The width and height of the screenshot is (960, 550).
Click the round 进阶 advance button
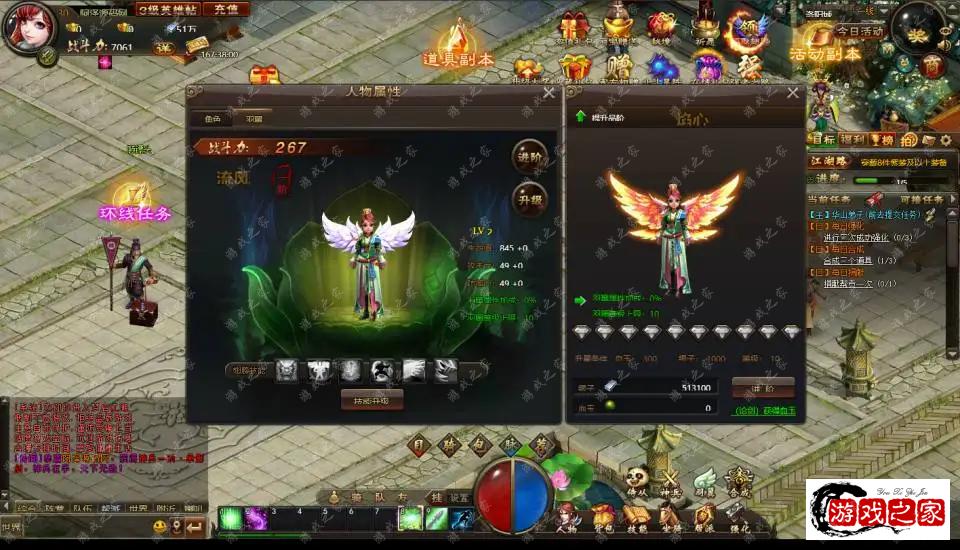tap(530, 157)
